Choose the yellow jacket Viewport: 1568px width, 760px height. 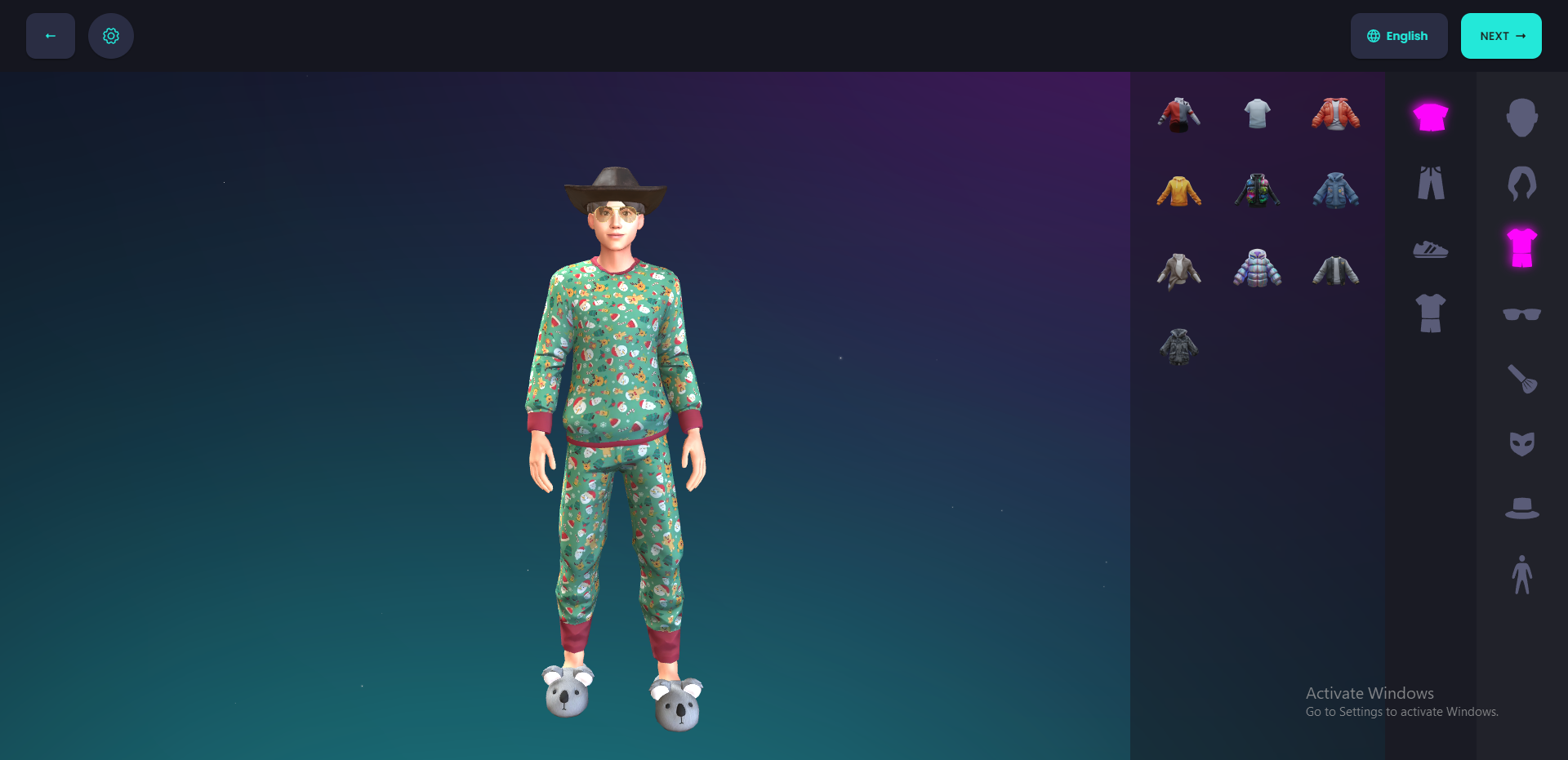pos(1178,189)
